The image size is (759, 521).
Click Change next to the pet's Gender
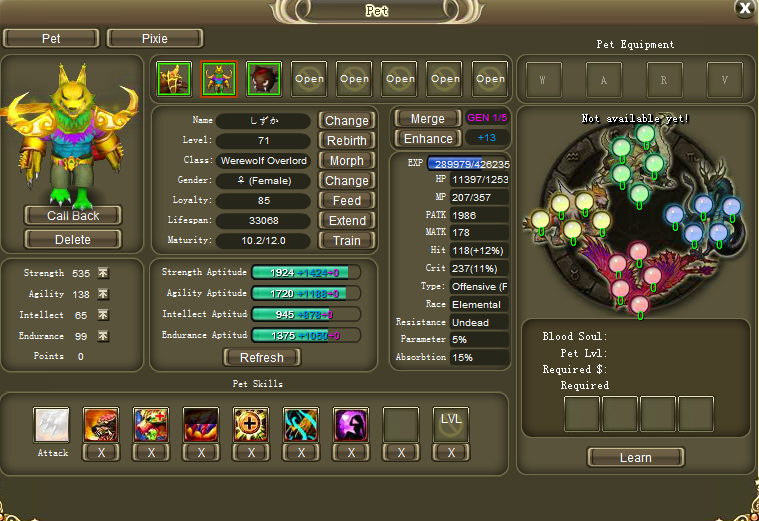347,181
